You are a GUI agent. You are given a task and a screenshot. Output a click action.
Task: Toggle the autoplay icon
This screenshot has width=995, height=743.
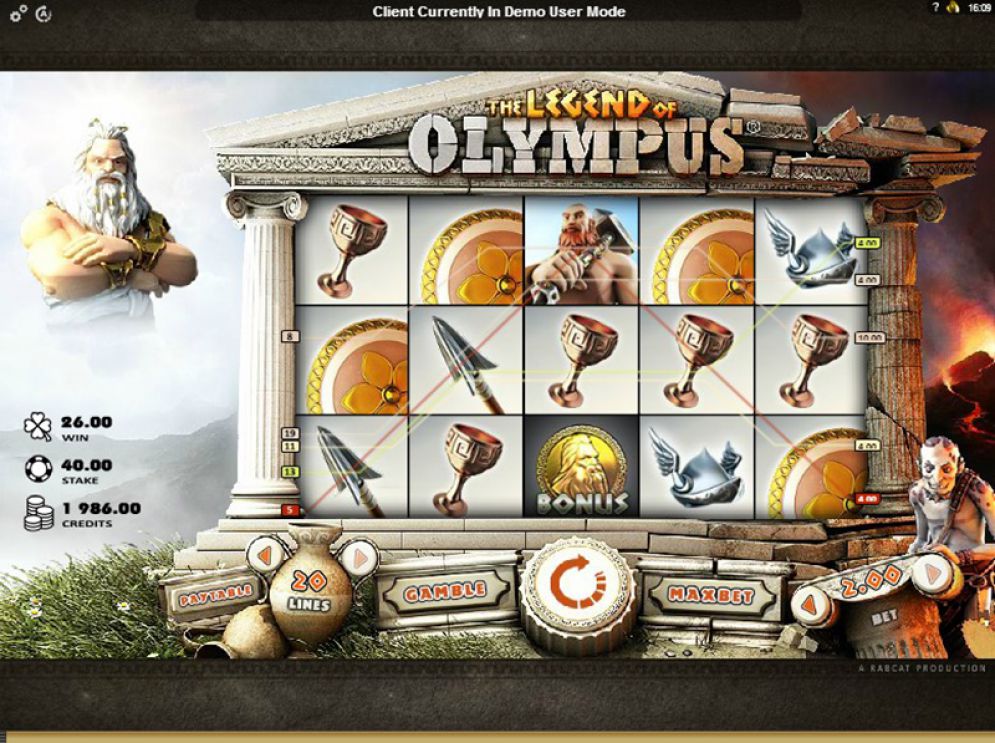tap(43, 14)
